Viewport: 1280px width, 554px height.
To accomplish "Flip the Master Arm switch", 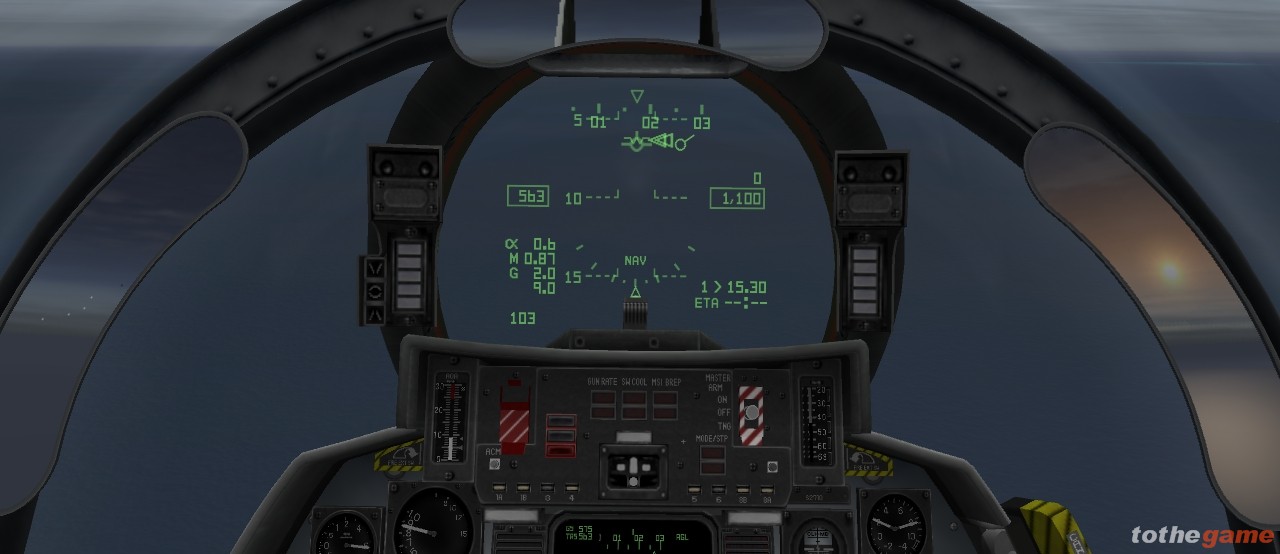I will pyautogui.click(x=750, y=413).
